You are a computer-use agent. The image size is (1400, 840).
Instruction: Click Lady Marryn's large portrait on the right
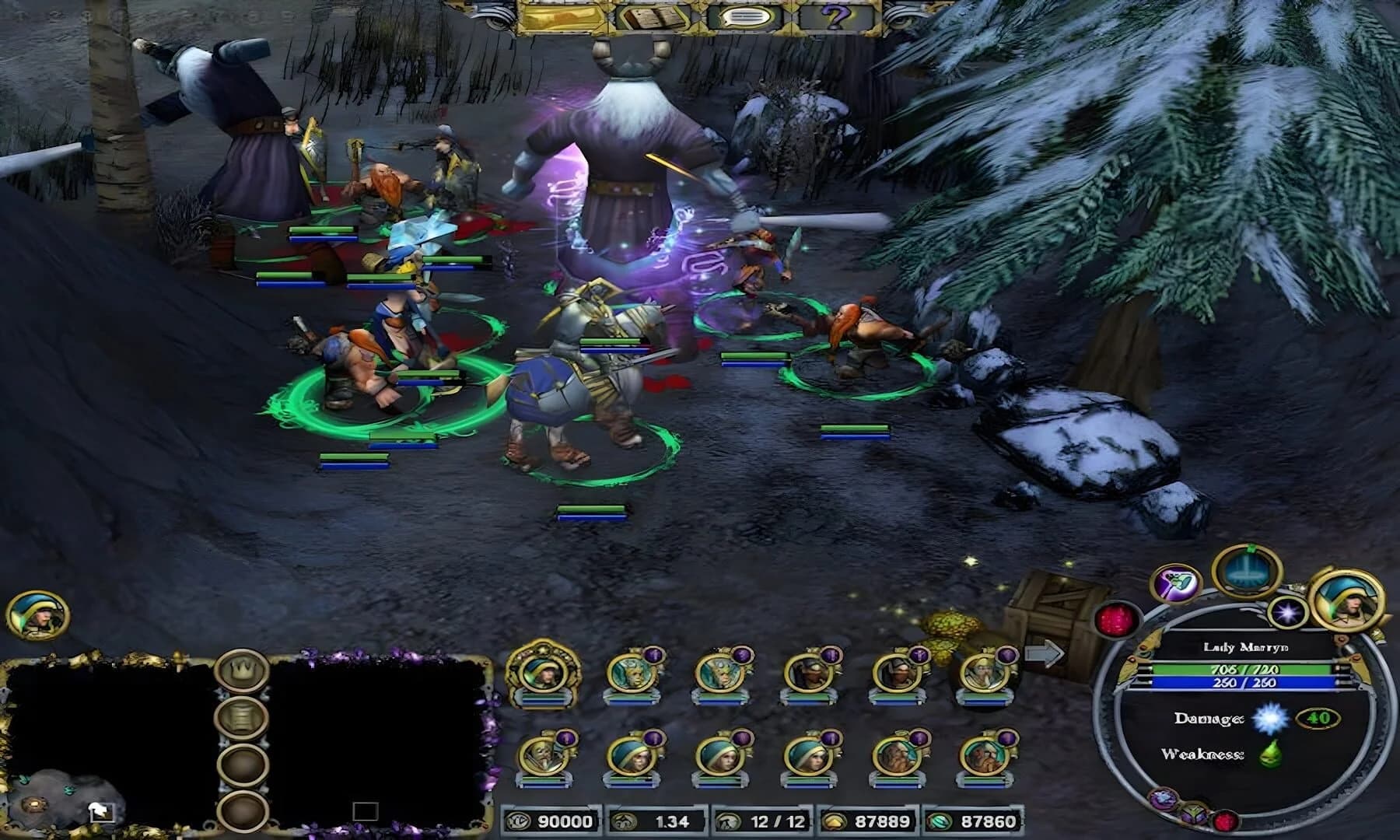click(1348, 601)
